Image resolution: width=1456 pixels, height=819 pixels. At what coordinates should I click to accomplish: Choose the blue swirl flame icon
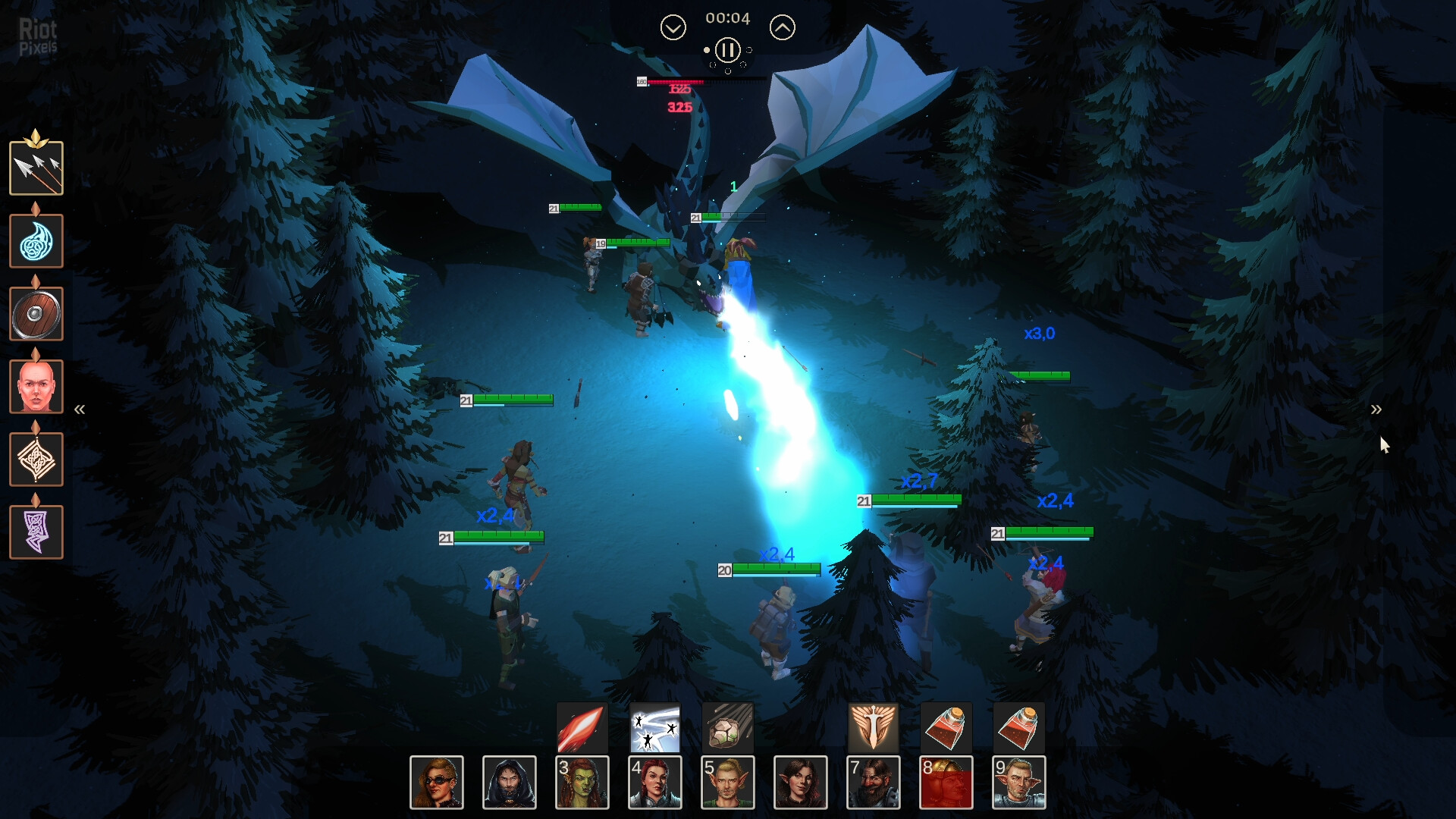point(36,241)
